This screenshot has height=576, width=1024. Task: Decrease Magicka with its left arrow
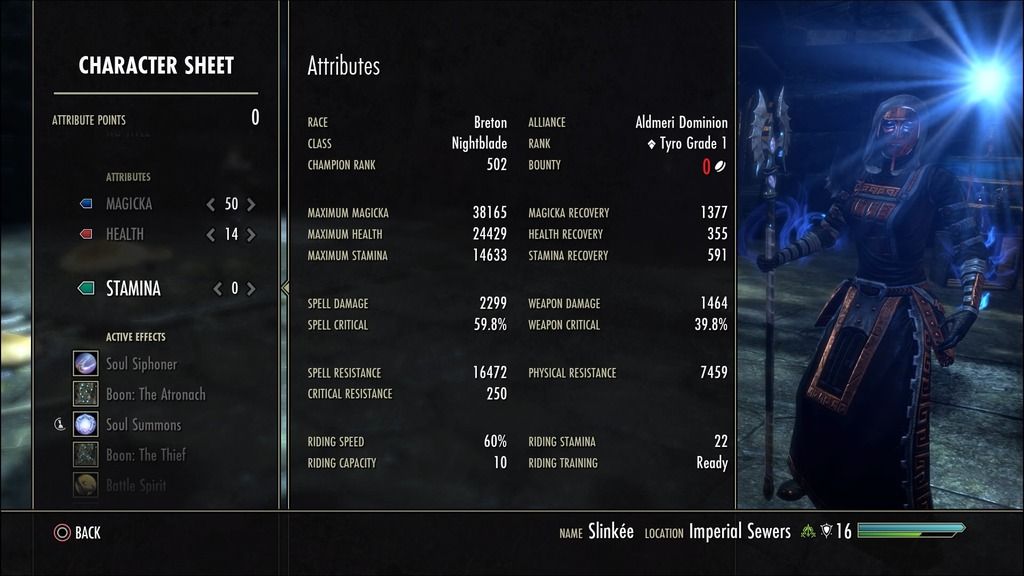210,204
